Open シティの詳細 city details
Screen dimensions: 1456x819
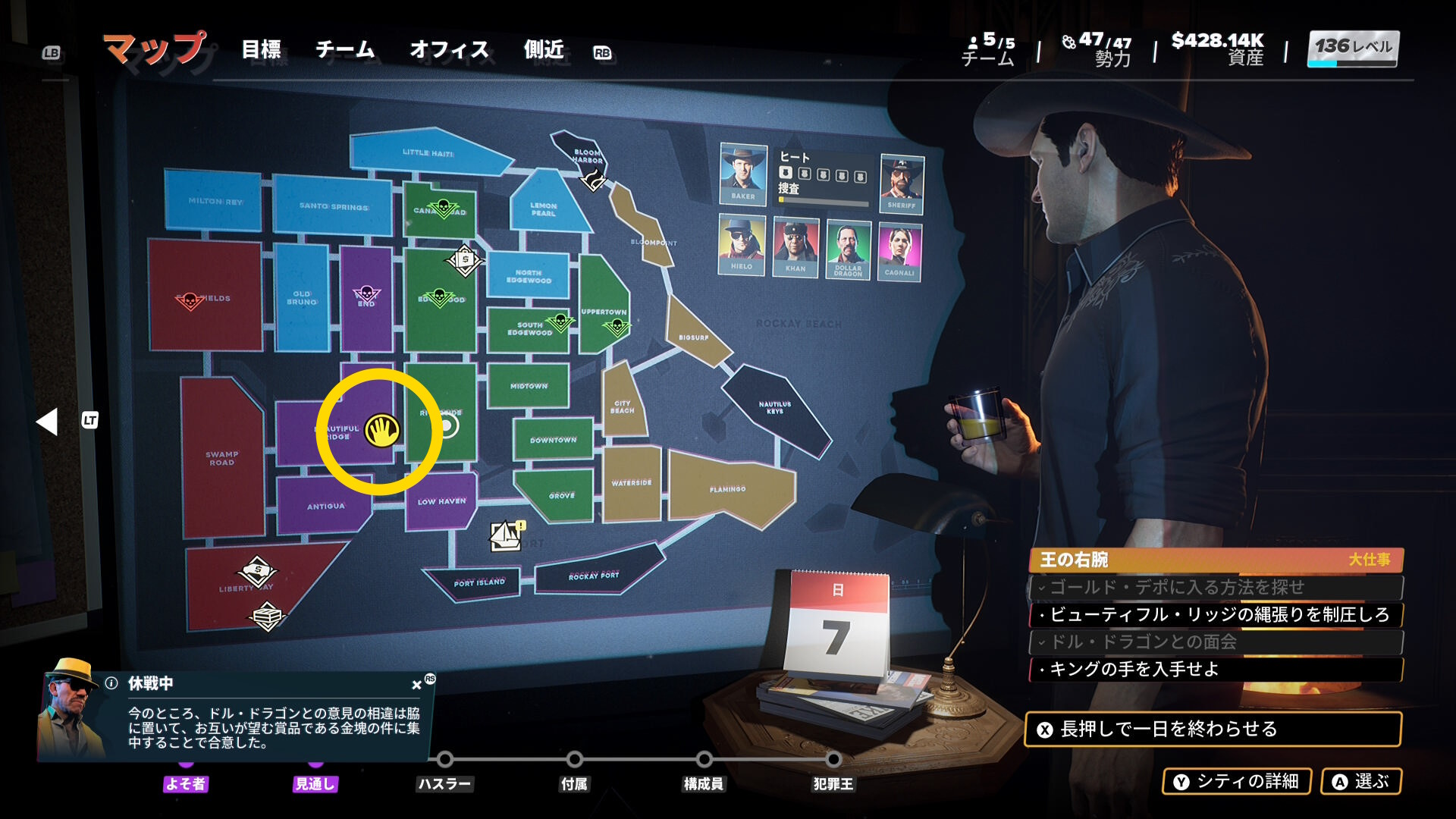[1237, 781]
